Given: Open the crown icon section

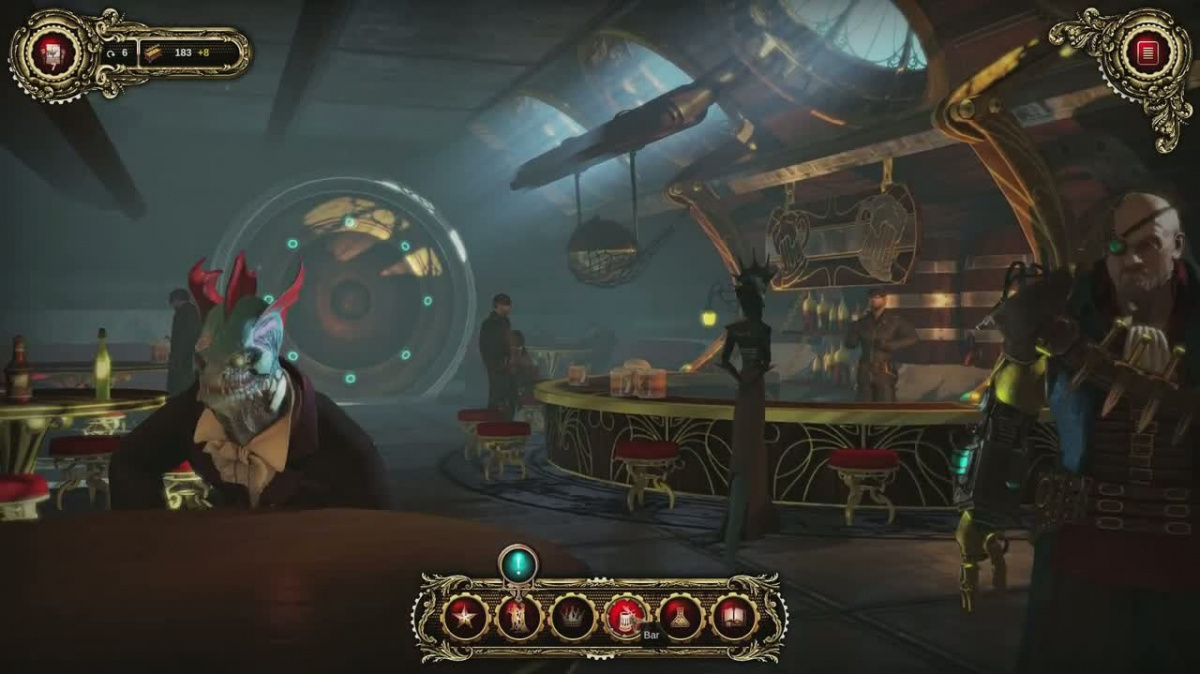Looking at the screenshot, I should 573,618.
